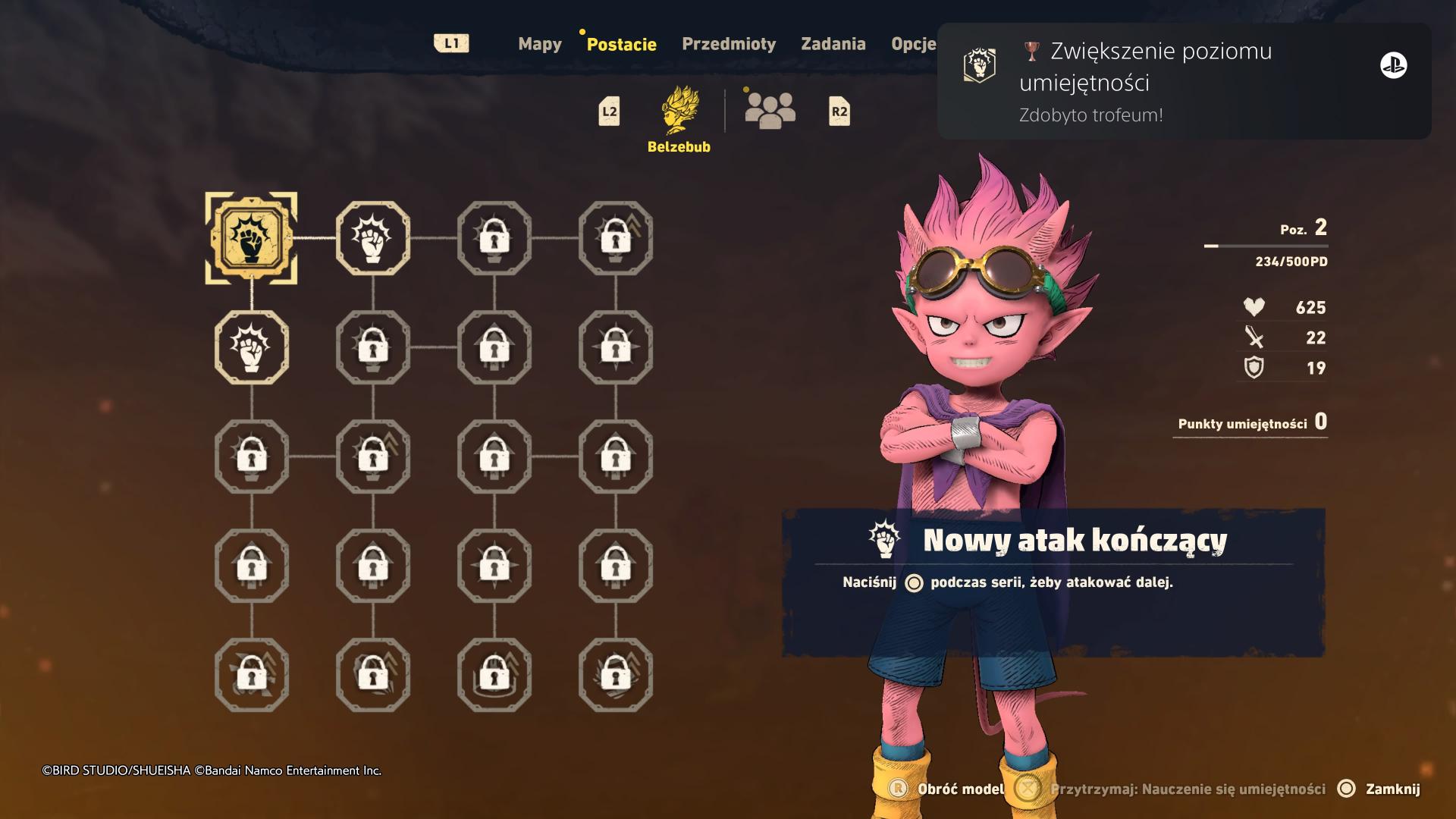Open the Postacie tab
The image size is (1456, 819).
point(621,44)
